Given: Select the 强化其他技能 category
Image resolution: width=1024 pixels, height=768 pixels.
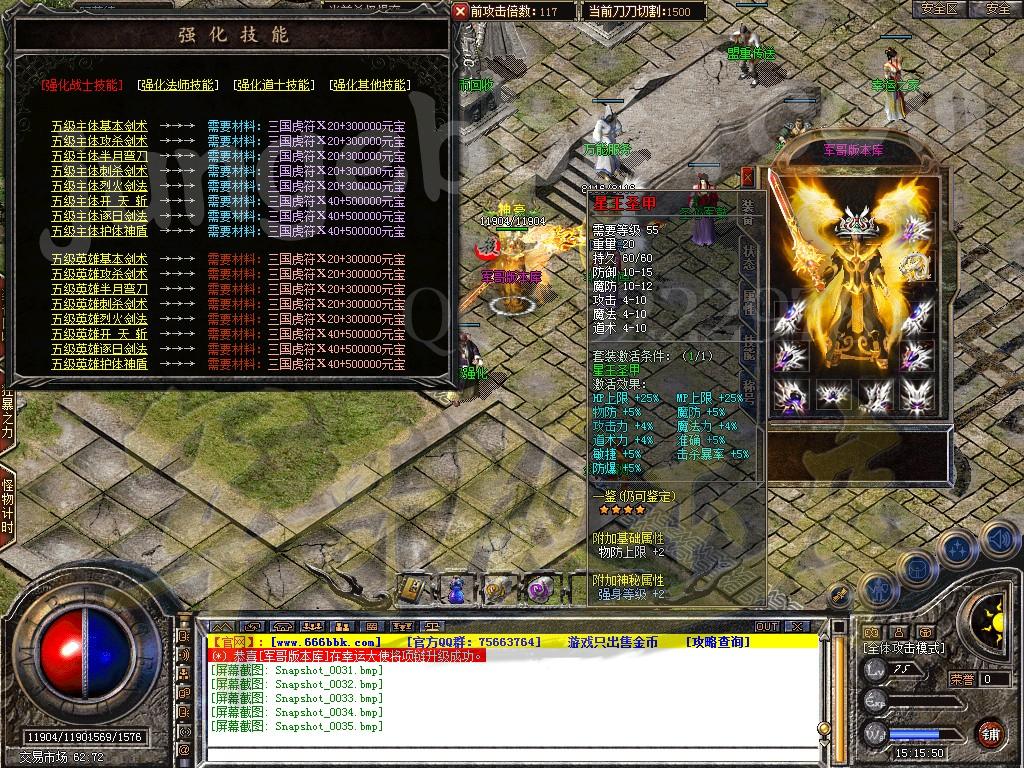Looking at the screenshot, I should click(x=369, y=85).
